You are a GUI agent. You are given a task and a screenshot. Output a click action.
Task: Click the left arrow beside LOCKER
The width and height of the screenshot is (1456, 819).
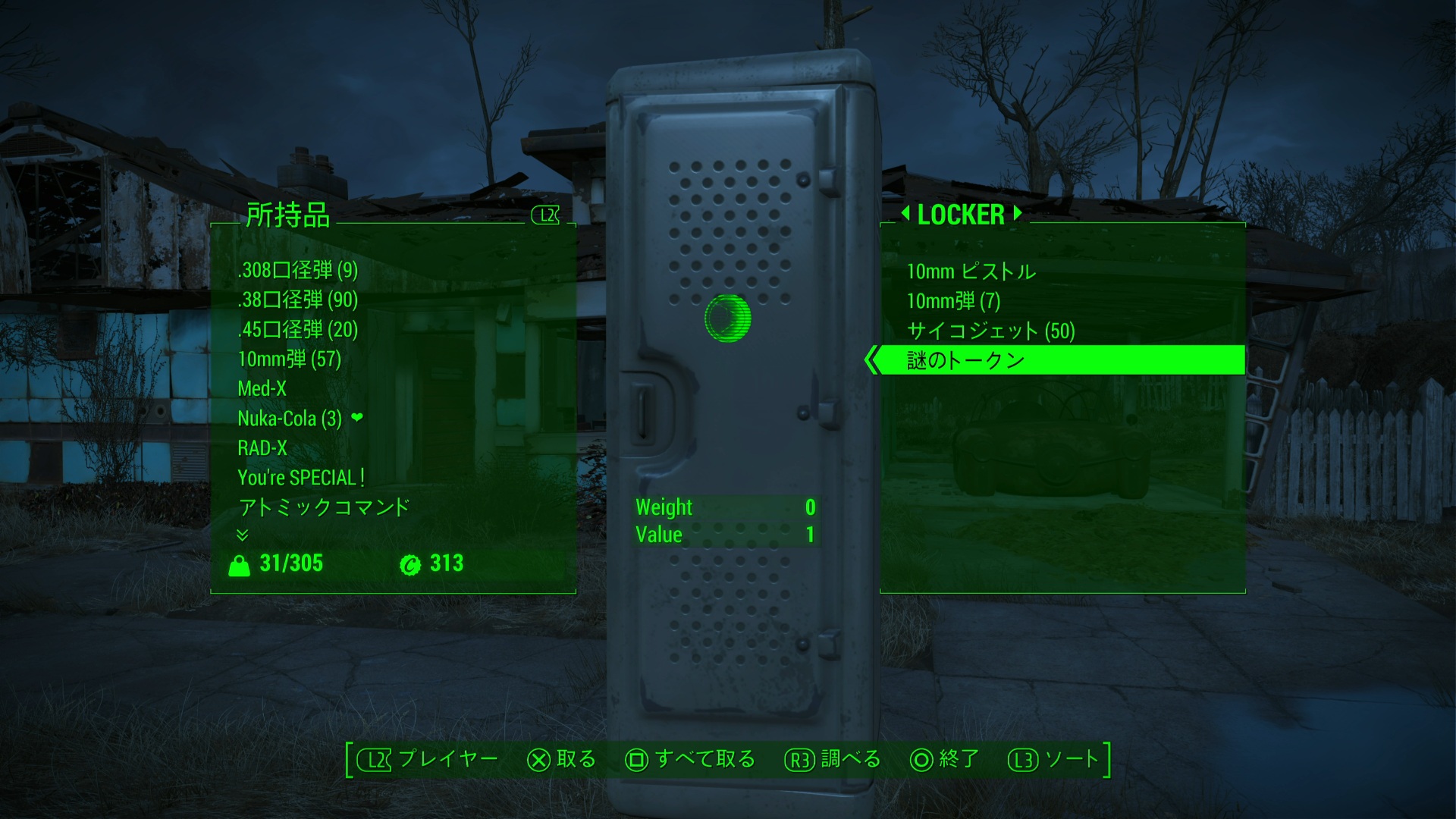point(905,214)
